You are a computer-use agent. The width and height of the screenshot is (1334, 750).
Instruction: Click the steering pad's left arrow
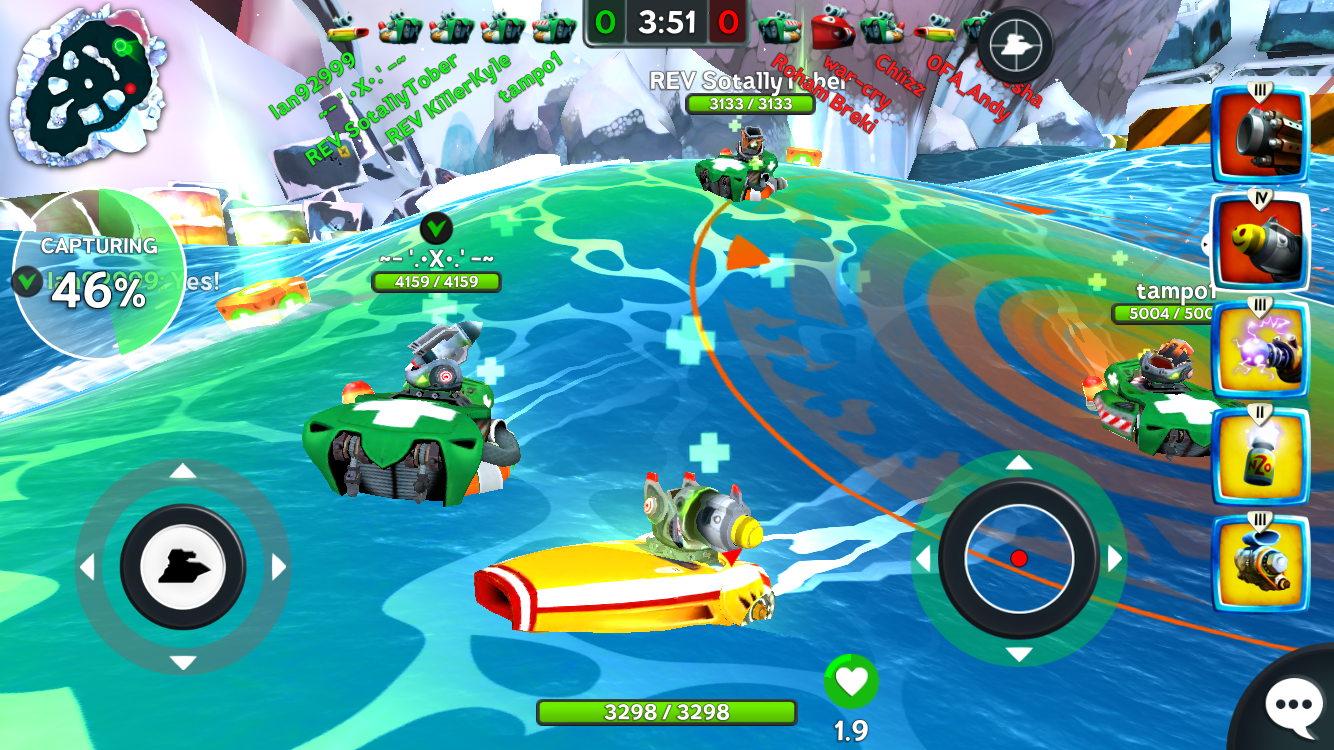87,568
